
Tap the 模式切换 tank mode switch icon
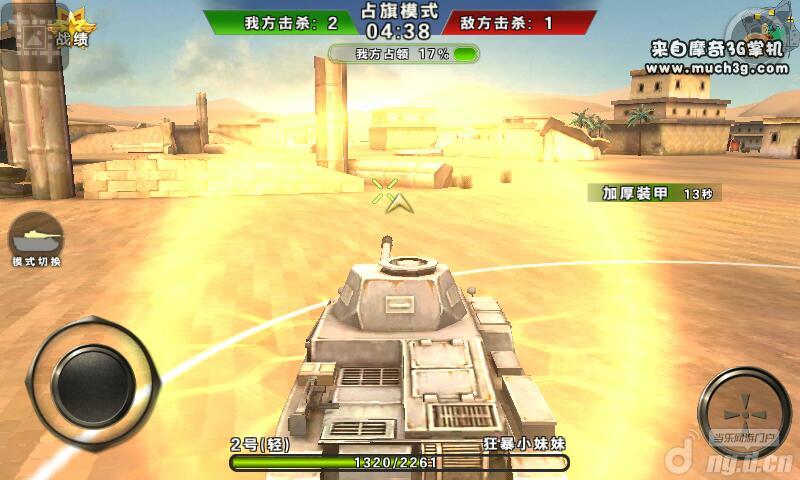coord(36,238)
